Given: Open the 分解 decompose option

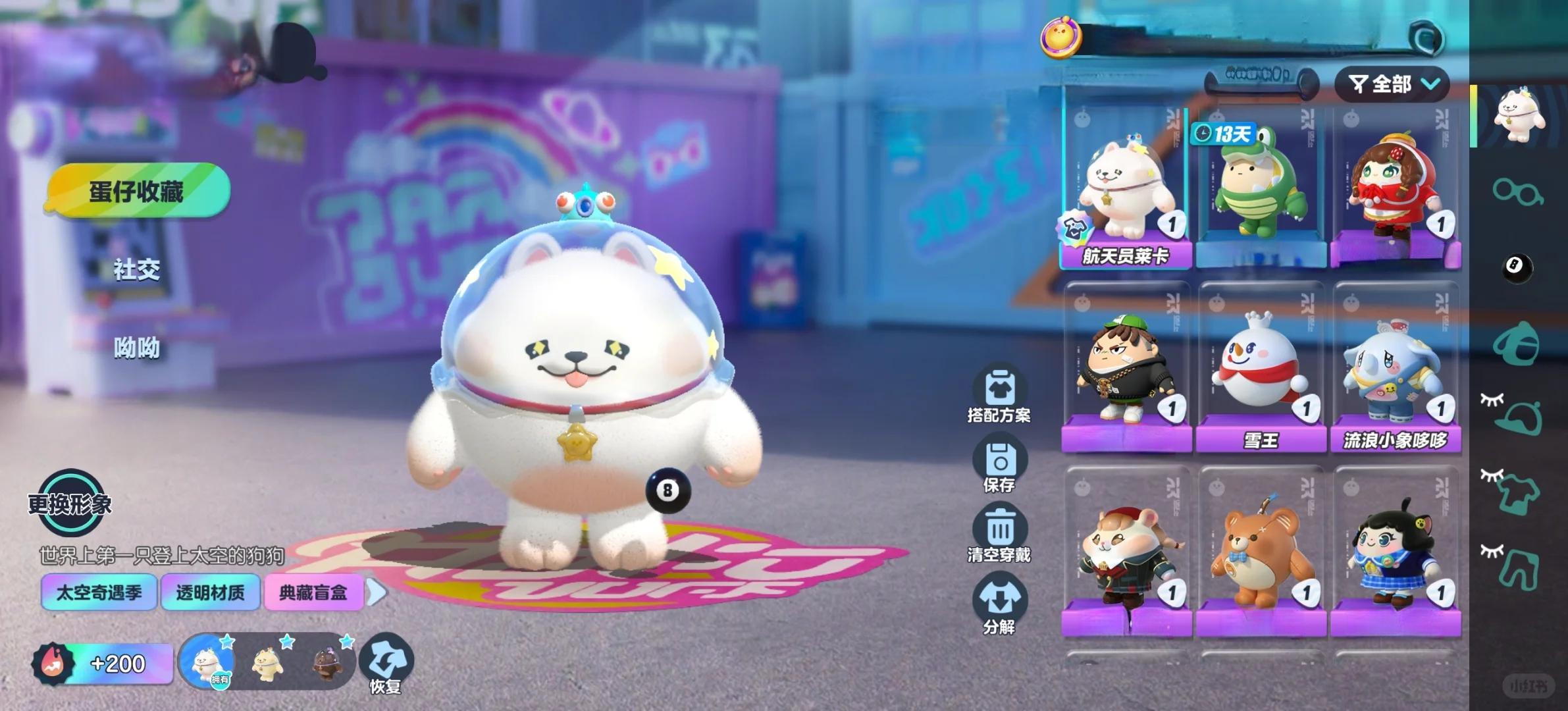Looking at the screenshot, I should pyautogui.click(x=999, y=604).
